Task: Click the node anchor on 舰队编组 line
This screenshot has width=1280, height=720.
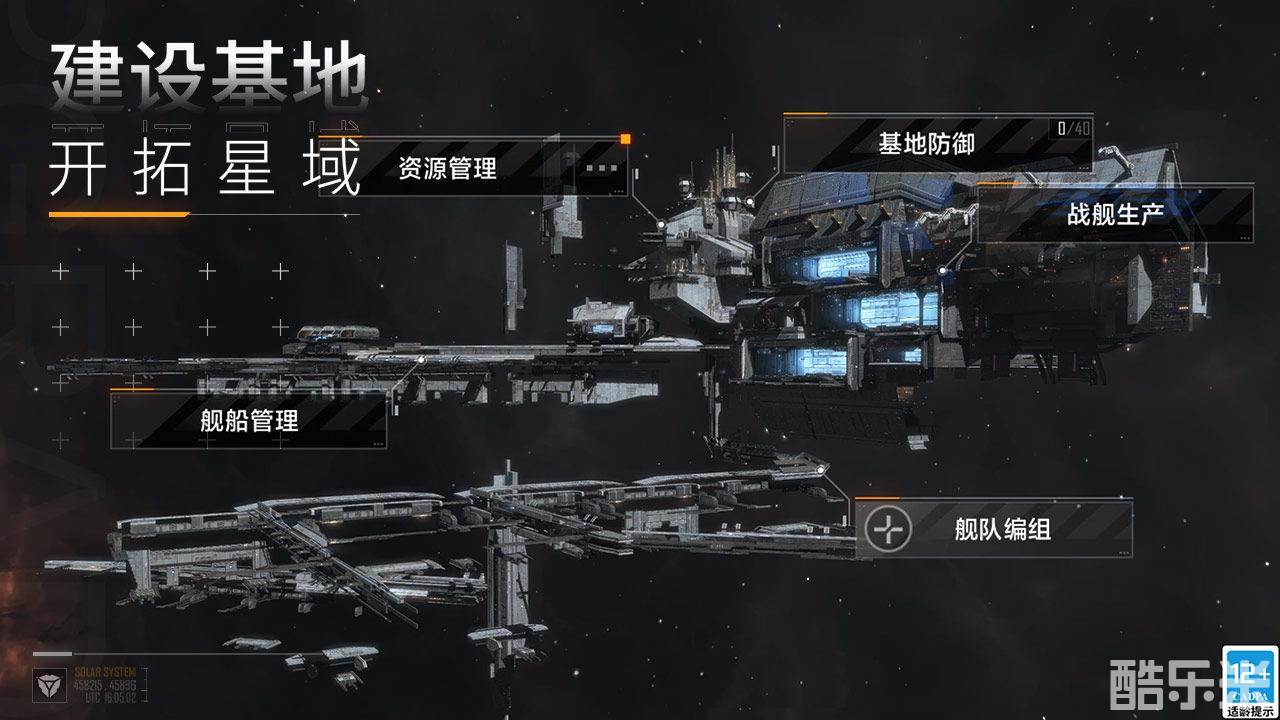Action: pyautogui.click(x=821, y=470)
